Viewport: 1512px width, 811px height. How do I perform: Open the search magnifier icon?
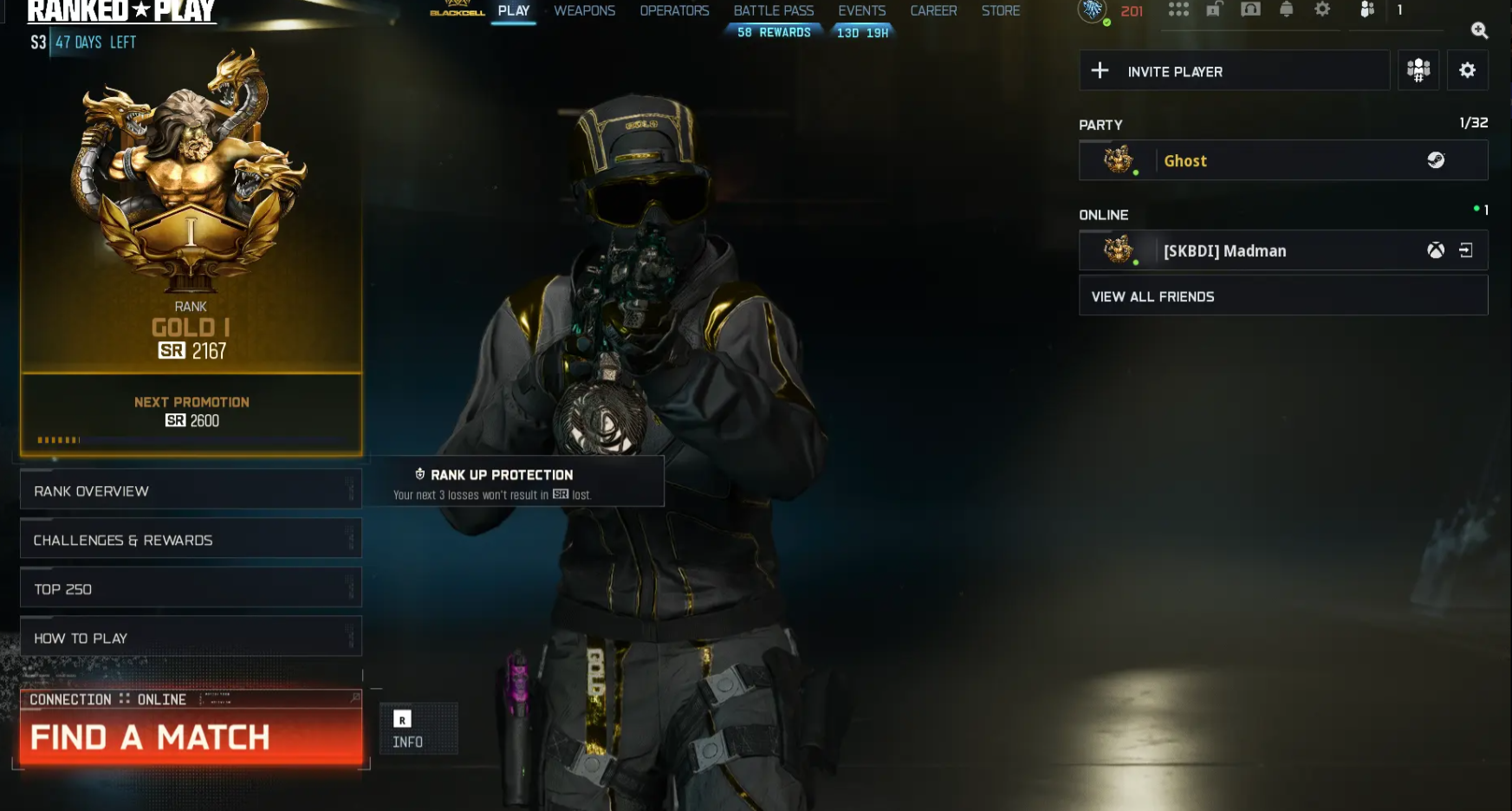[1480, 31]
